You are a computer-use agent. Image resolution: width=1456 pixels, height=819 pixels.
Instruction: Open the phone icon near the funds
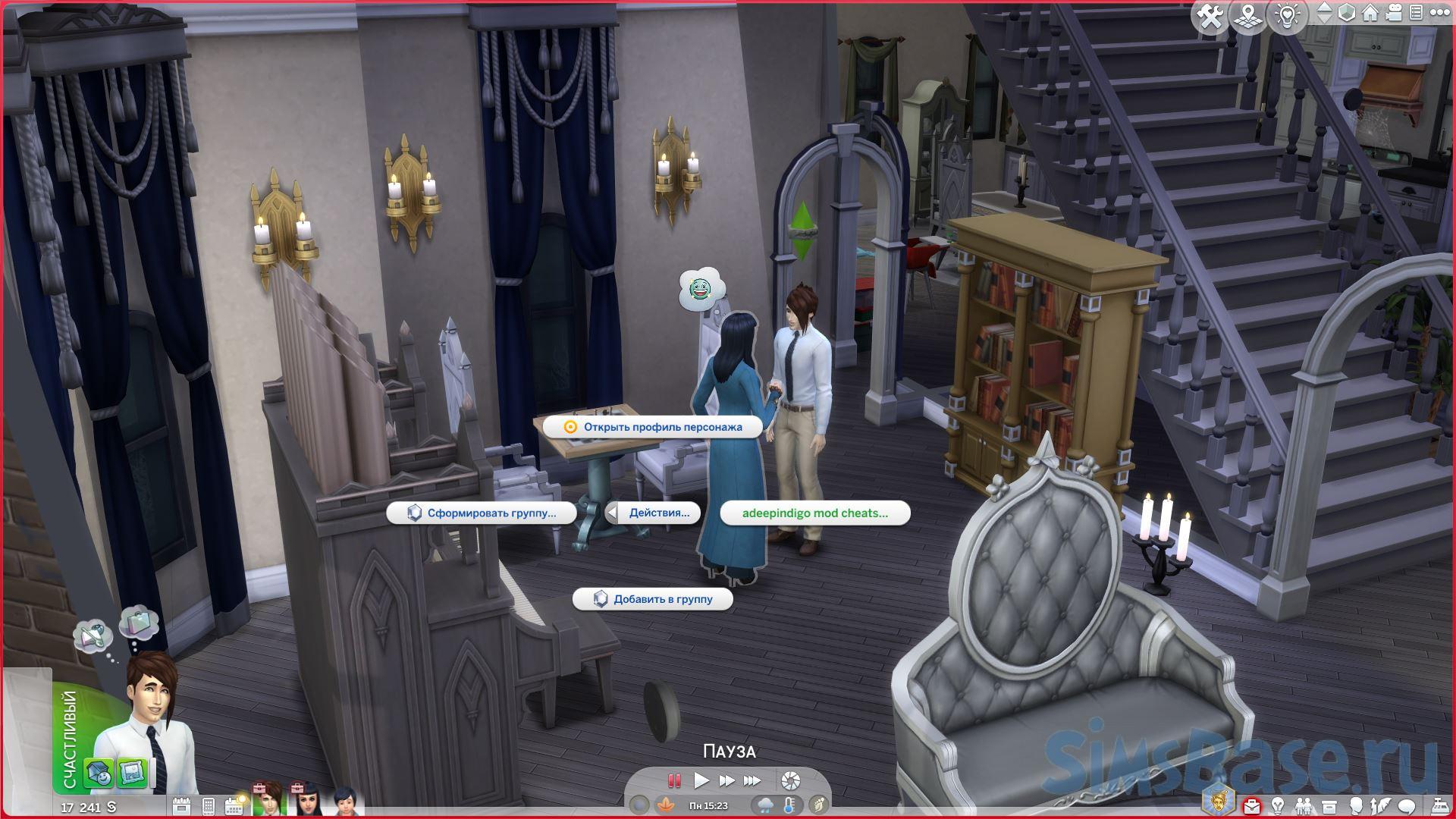pos(209,805)
